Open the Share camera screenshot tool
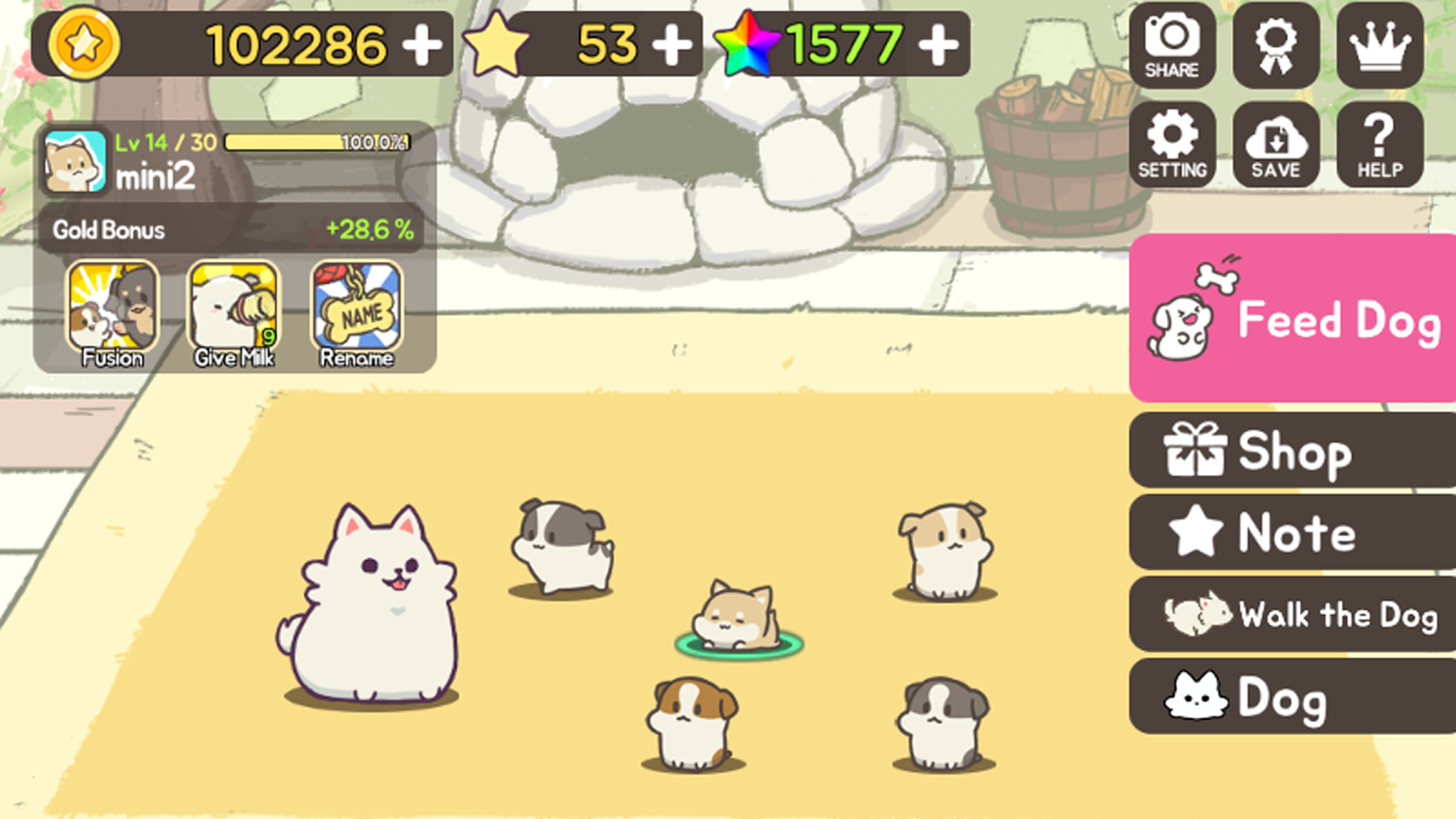1456x819 pixels. [1173, 44]
